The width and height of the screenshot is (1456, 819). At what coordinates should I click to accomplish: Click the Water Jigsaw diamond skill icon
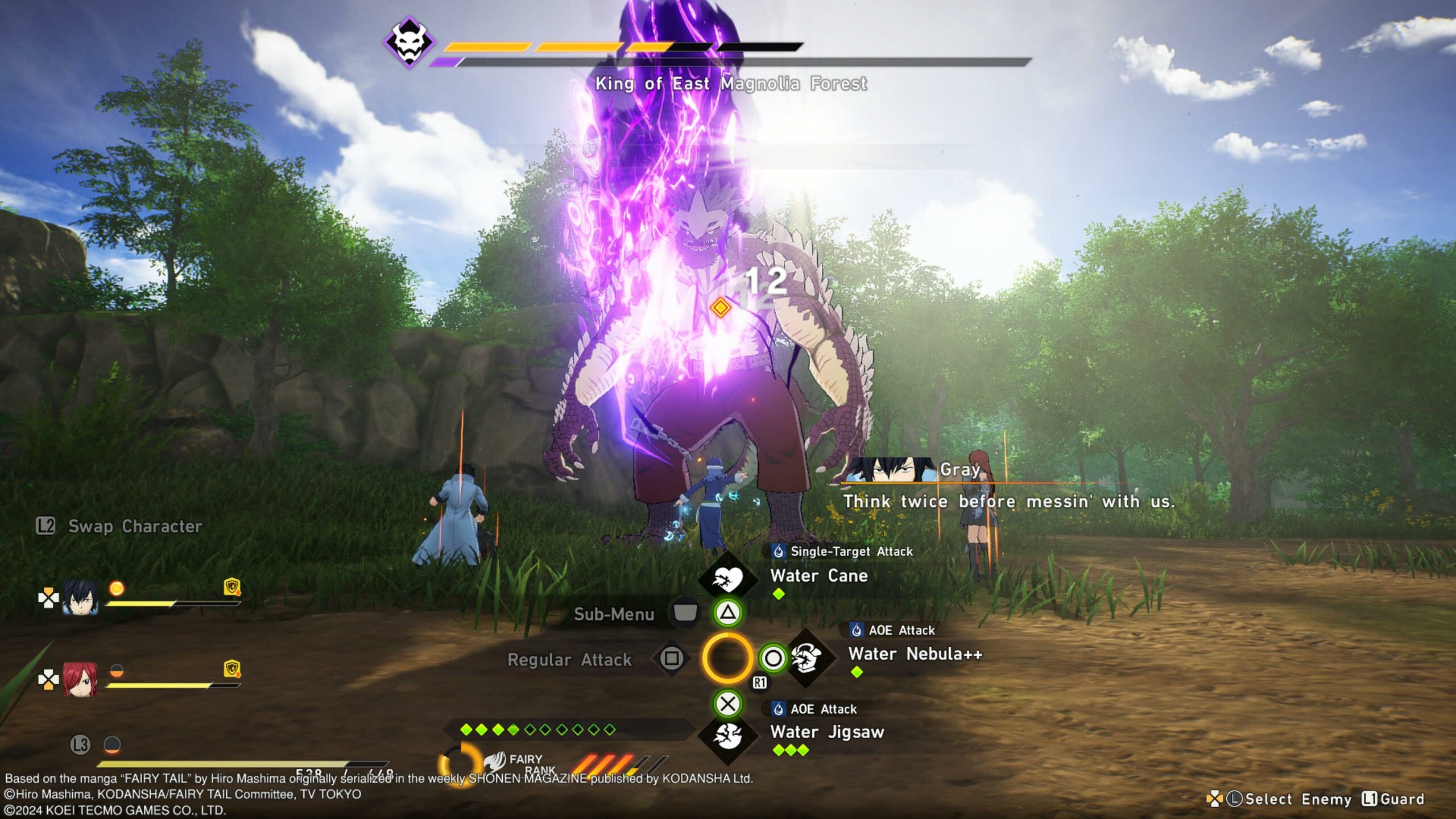727,736
